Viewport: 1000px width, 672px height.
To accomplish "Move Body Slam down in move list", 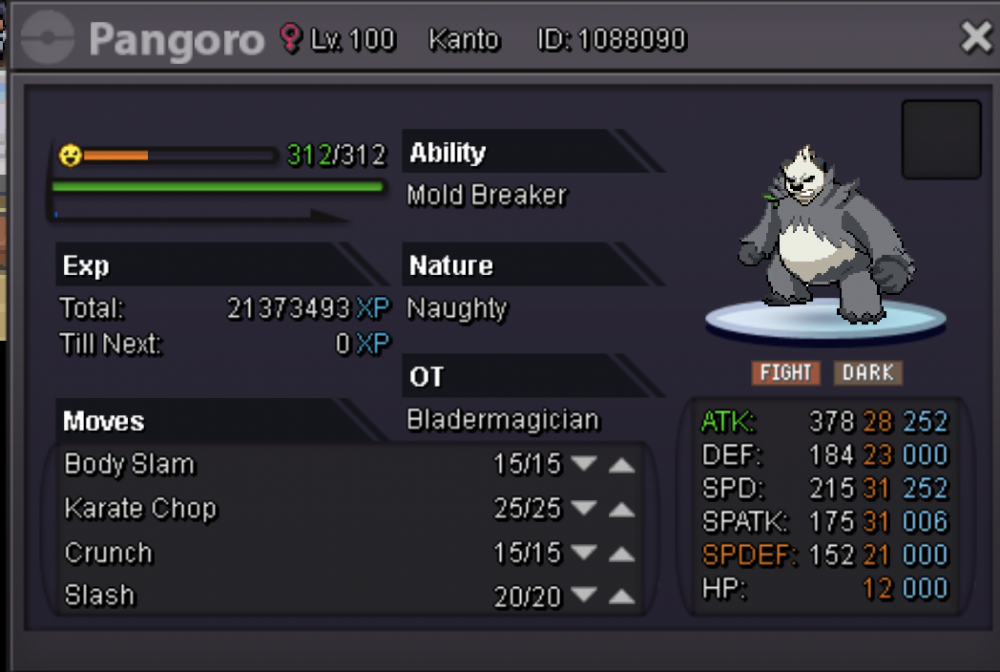I will [x=584, y=465].
